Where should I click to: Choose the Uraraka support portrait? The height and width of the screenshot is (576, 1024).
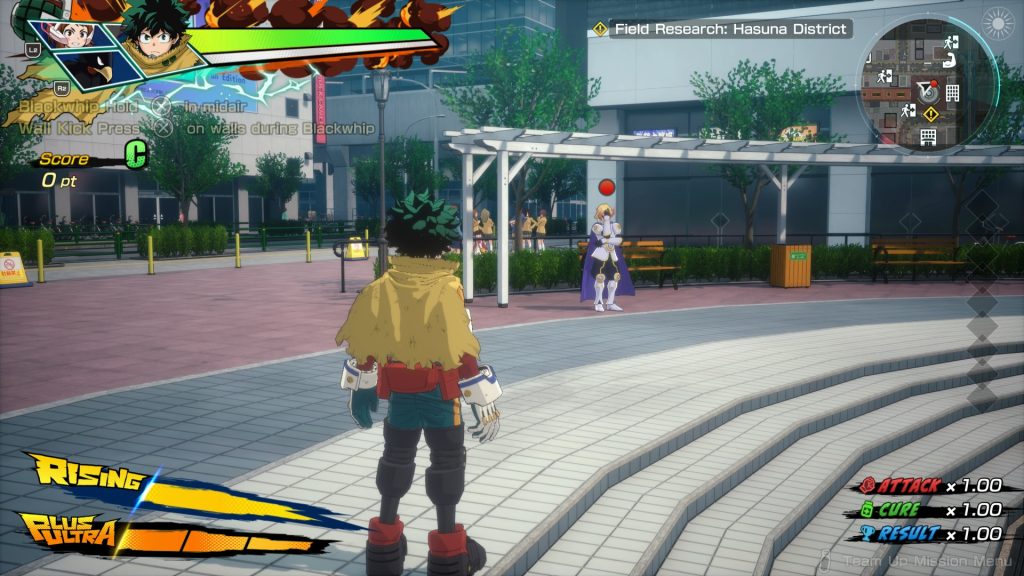(75, 36)
